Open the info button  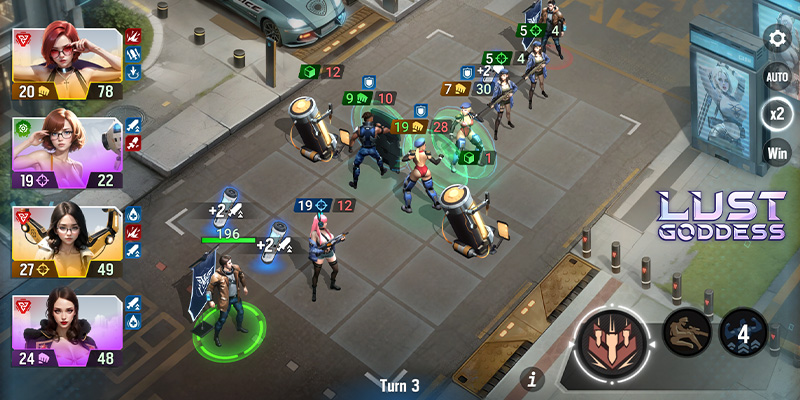[x=534, y=378]
